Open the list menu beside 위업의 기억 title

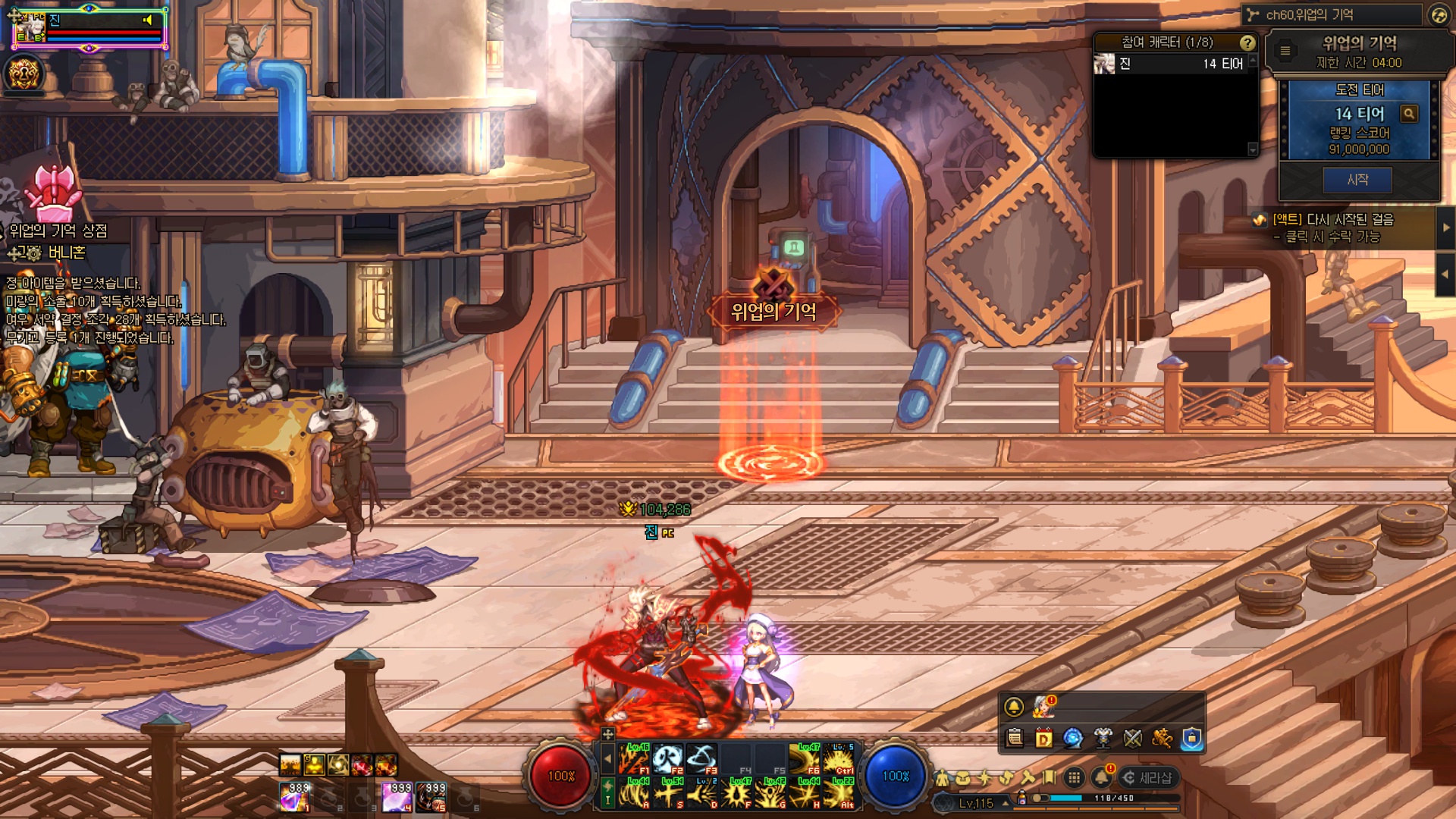click(1285, 51)
